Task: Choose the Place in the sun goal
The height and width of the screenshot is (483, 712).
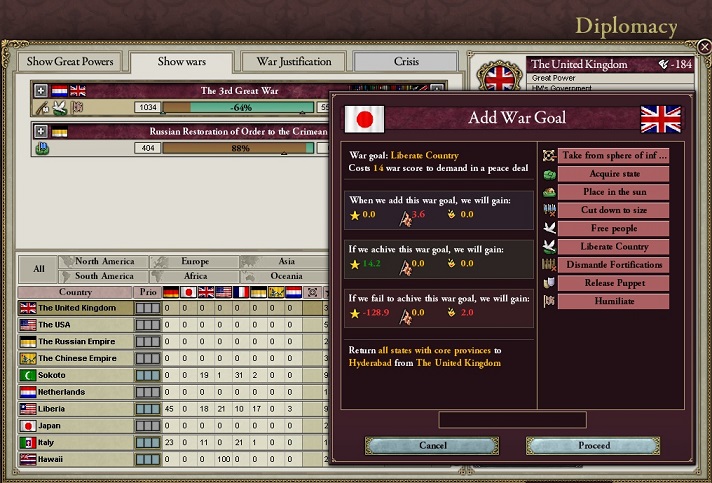Action: [613, 192]
